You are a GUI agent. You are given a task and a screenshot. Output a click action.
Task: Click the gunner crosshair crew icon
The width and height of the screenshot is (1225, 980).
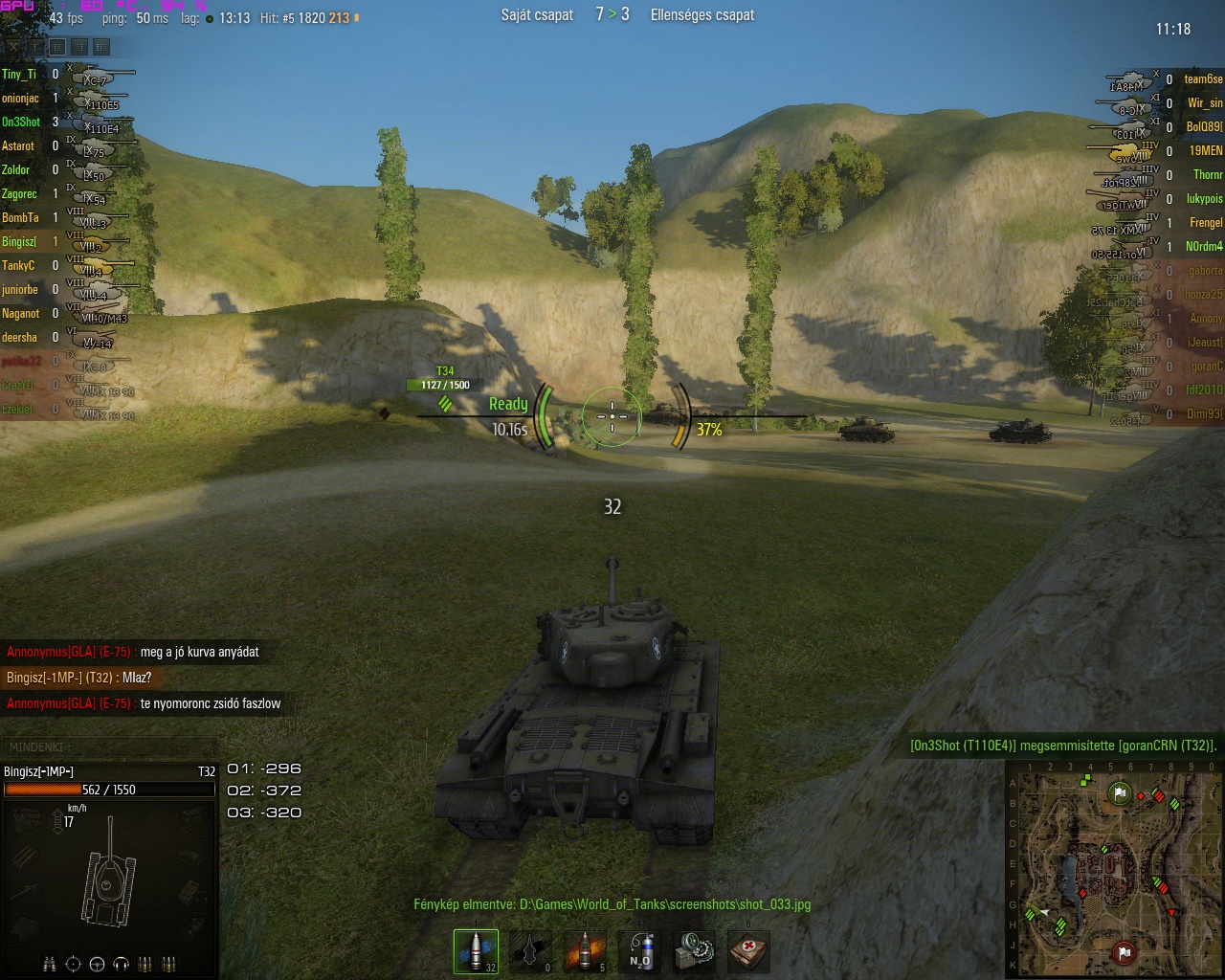pos(73,964)
